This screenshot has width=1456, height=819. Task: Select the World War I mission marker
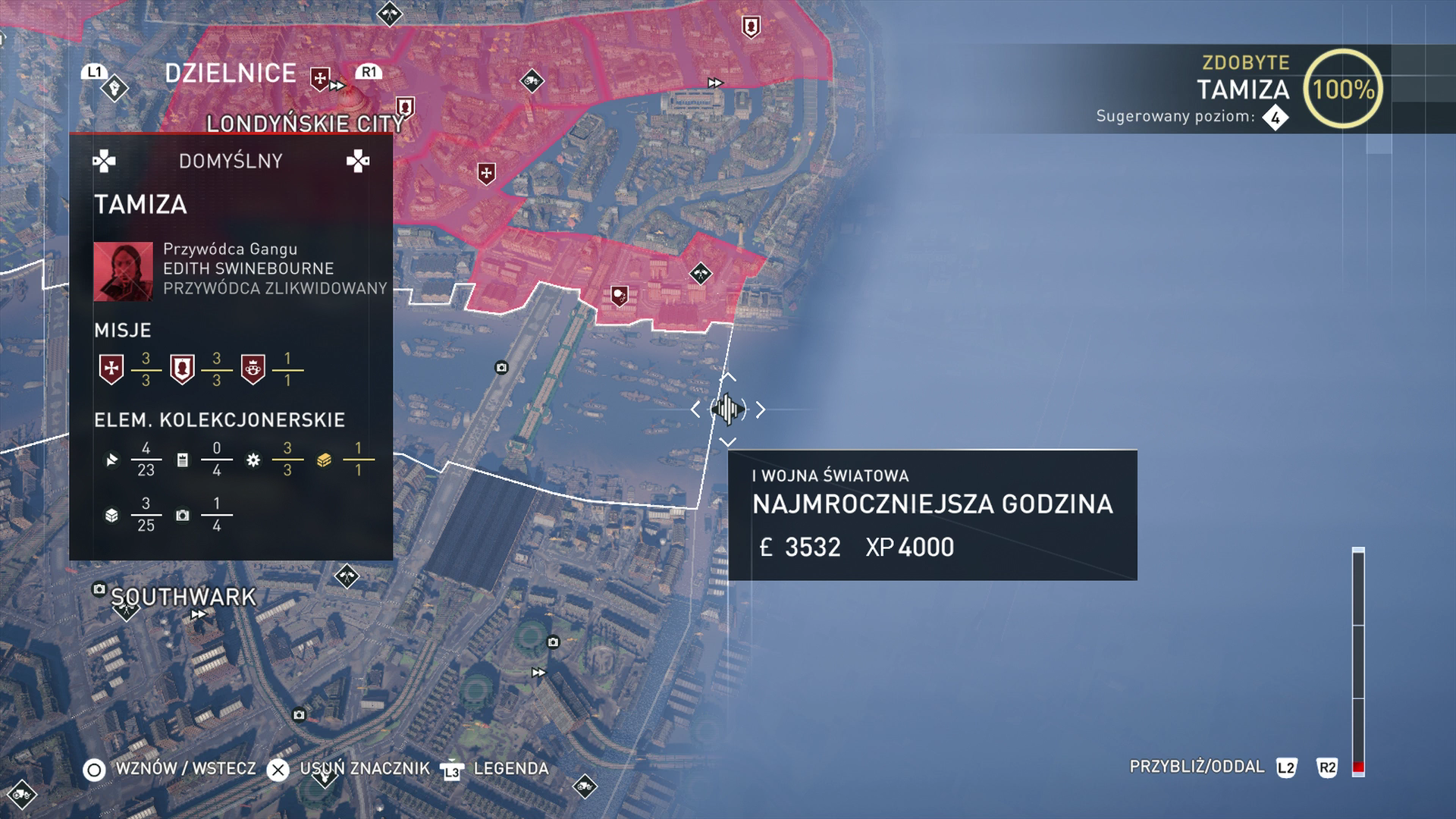click(727, 409)
